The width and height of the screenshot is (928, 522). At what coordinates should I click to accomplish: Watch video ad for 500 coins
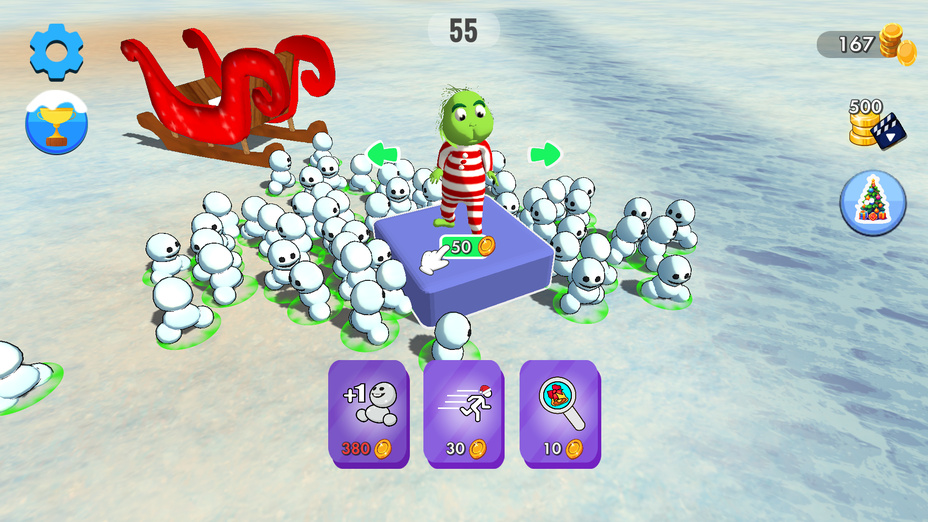click(x=875, y=123)
